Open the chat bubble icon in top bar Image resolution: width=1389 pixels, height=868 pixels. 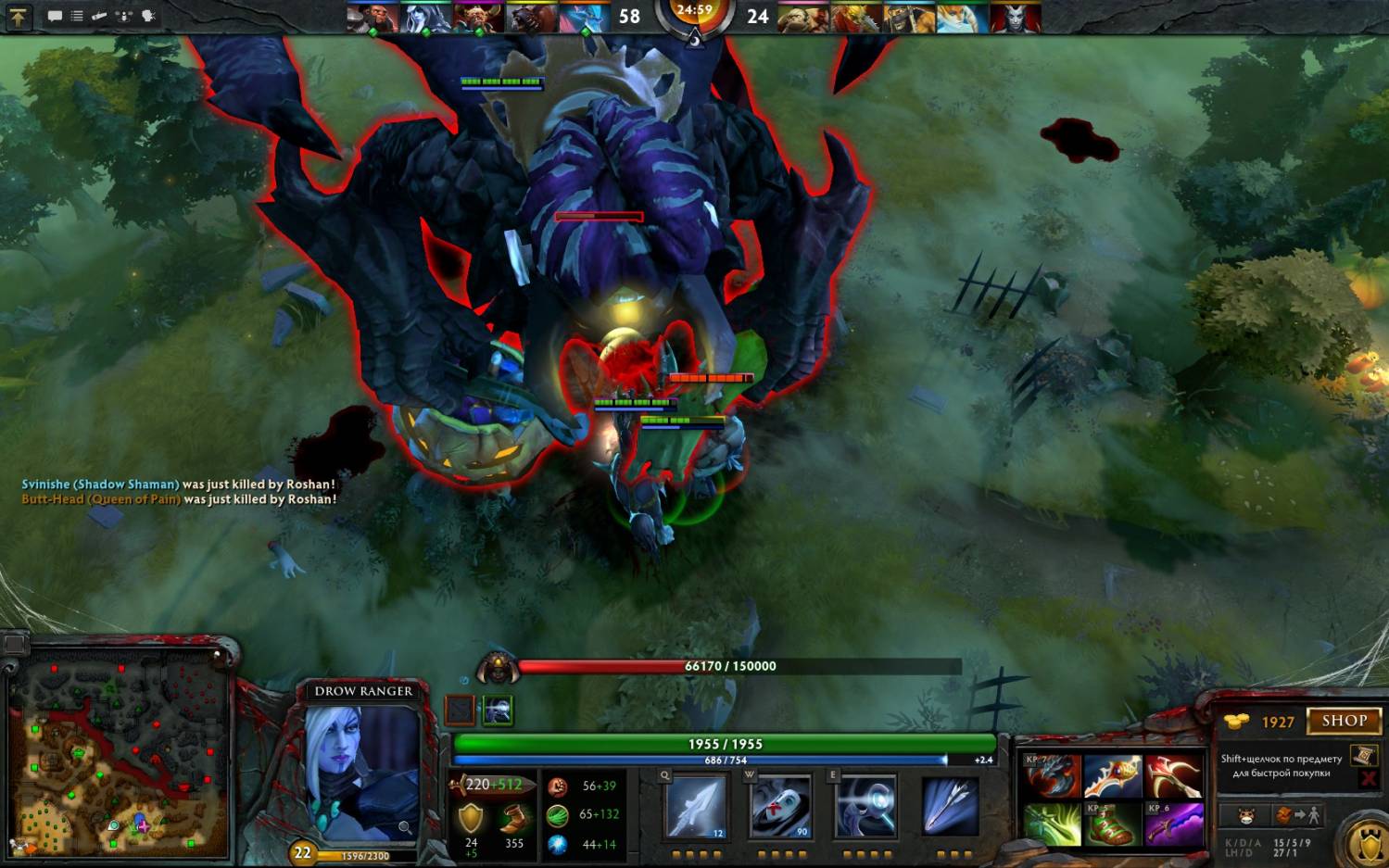55,16
